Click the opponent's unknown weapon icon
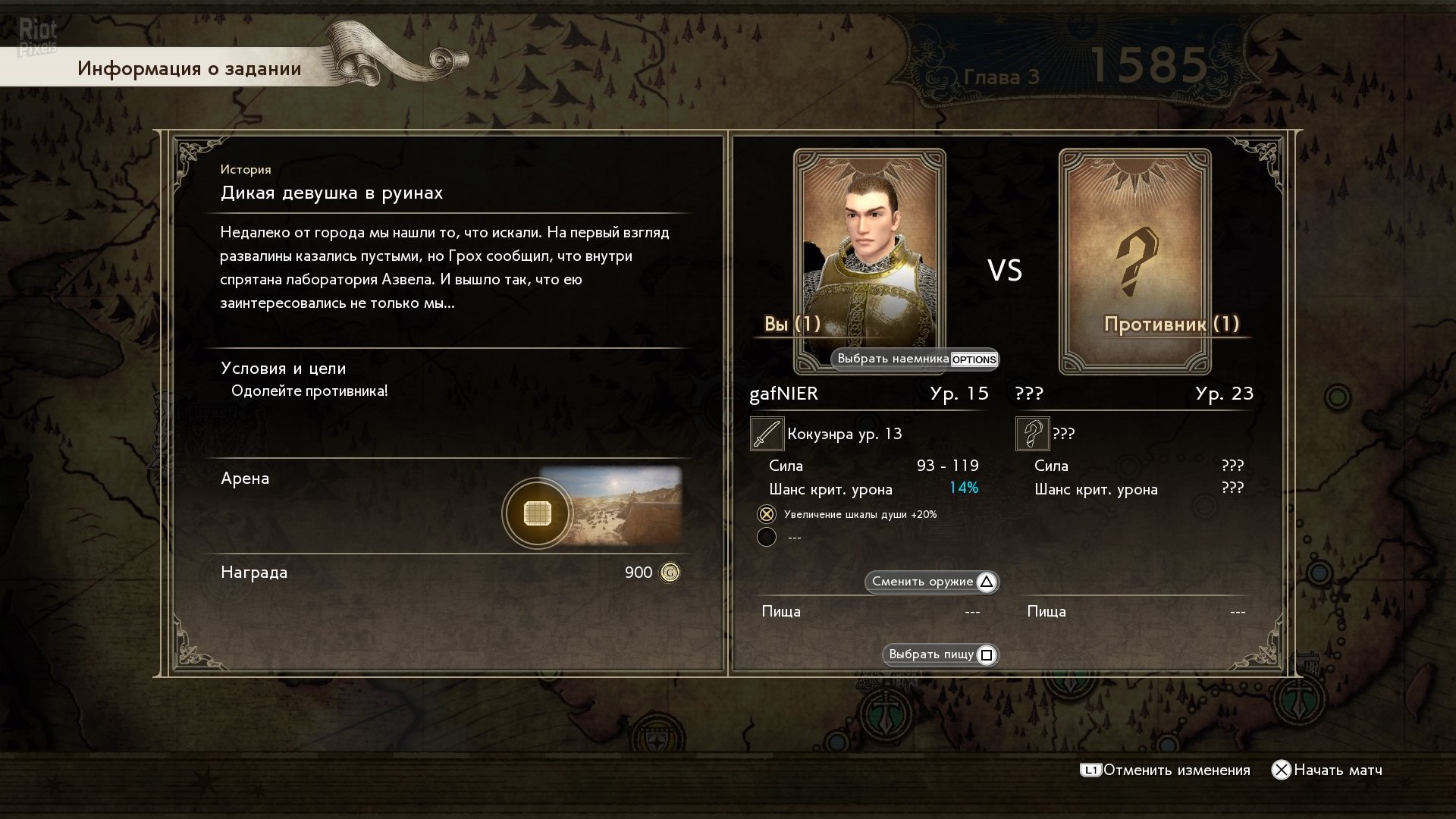Screen dimensions: 1456x819 (x=1032, y=434)
